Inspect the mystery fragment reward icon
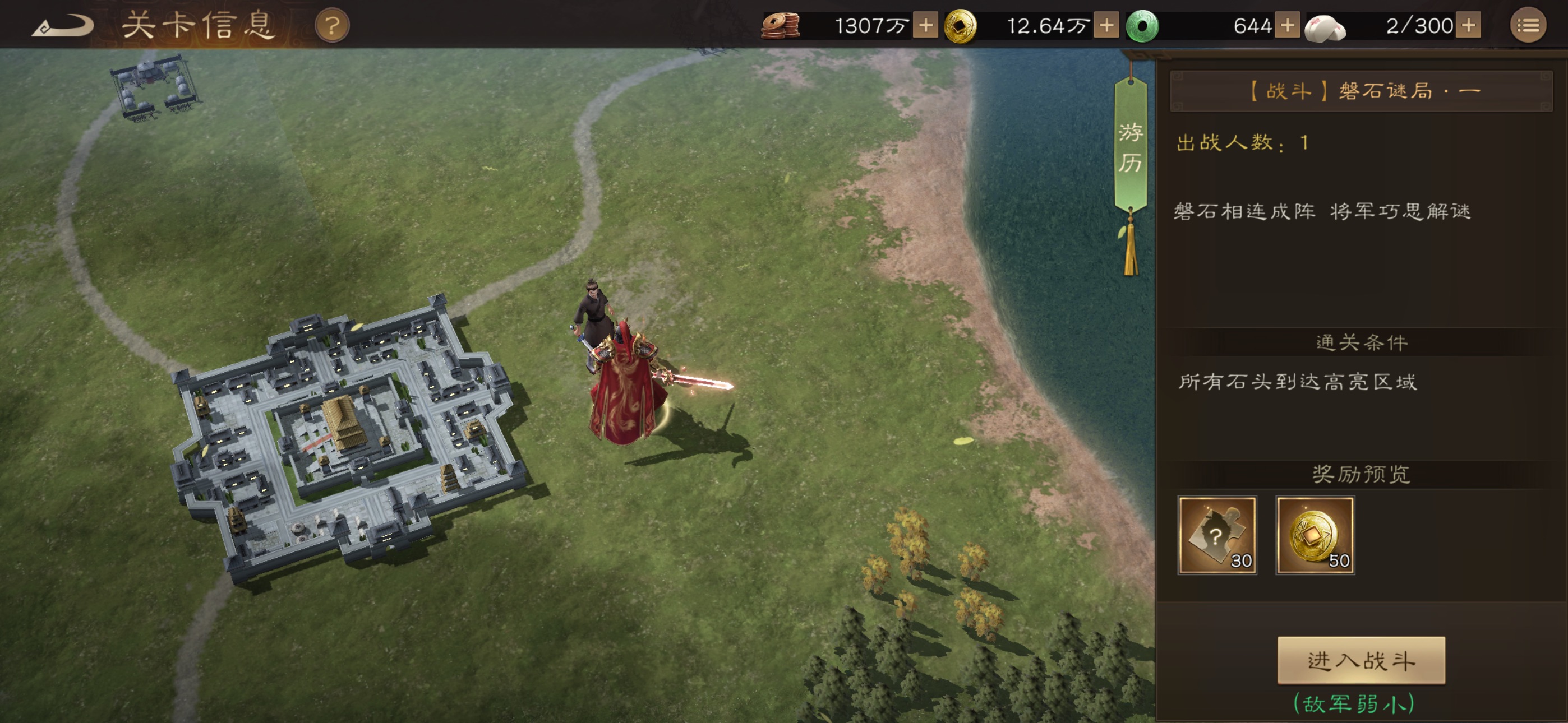 point(1217,535)
